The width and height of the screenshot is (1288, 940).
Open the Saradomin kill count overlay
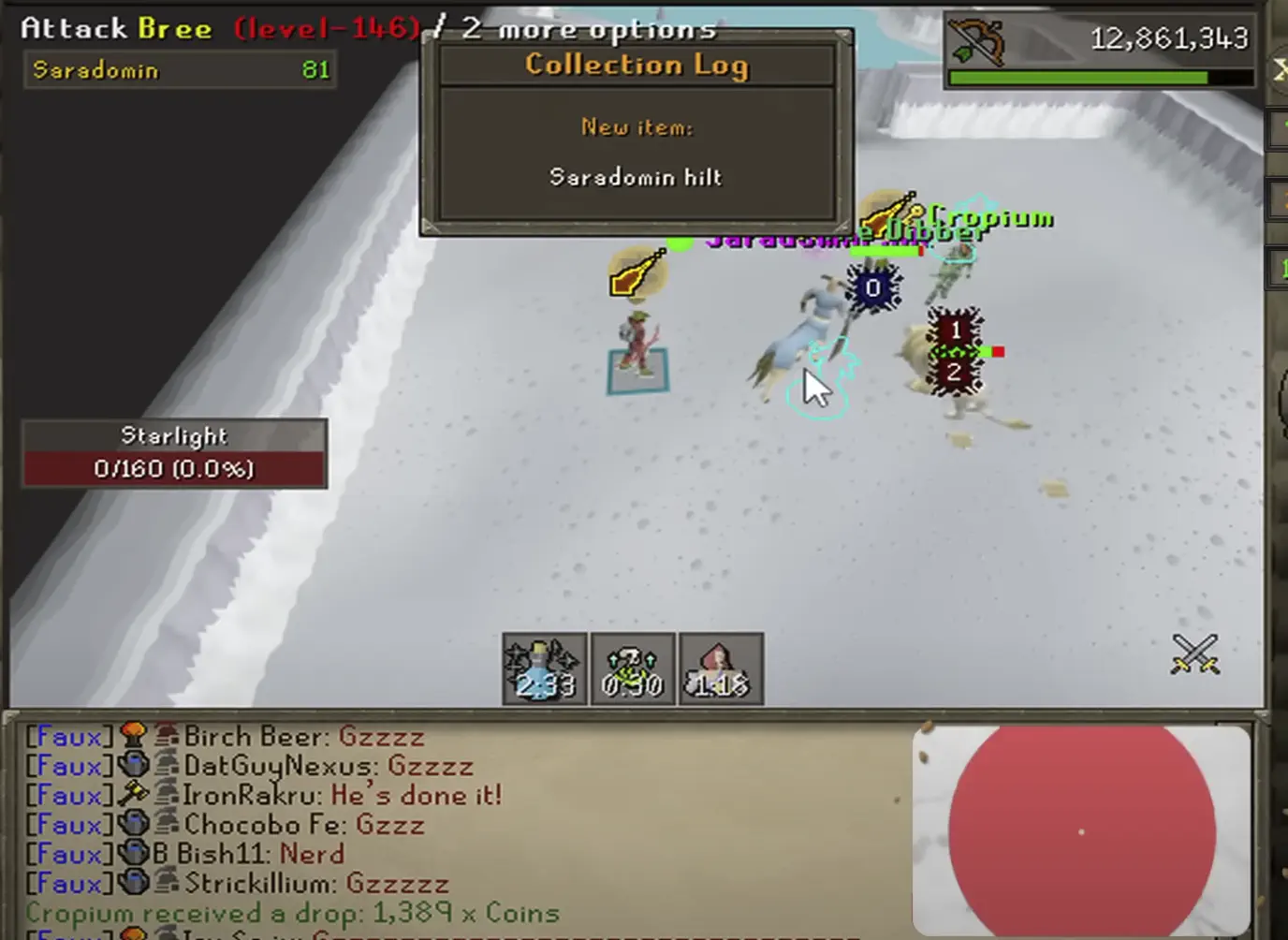[x=180, y=70]
